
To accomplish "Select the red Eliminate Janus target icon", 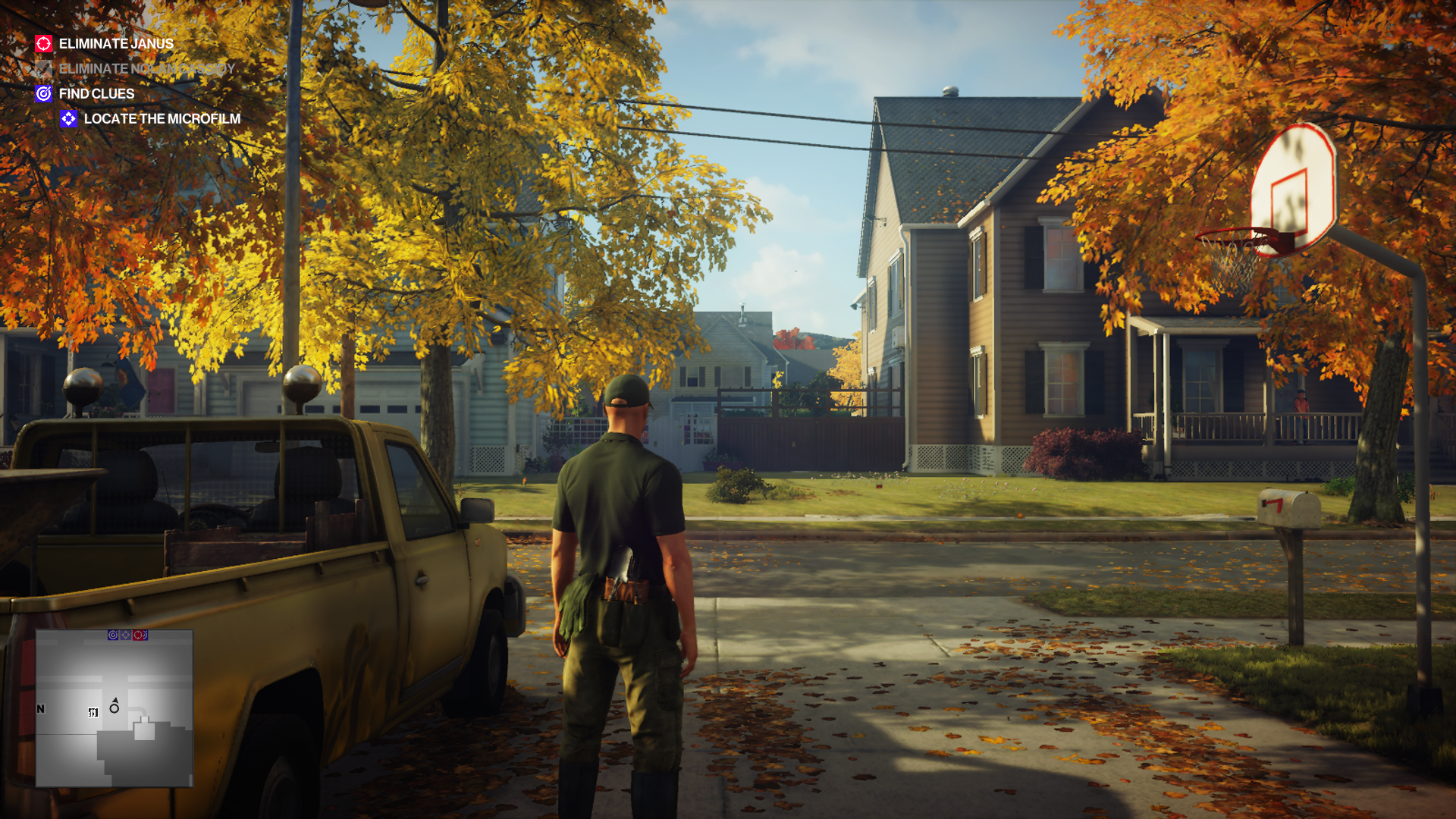I will point(43,43).
